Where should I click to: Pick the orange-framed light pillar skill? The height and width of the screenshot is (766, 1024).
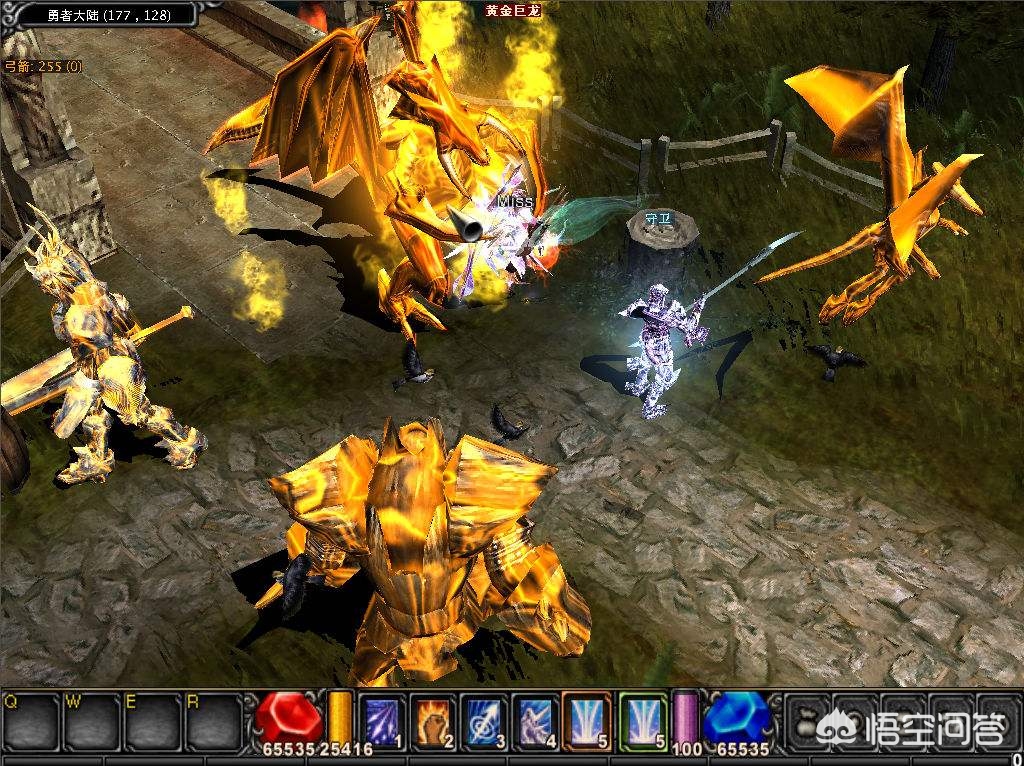pyautogui.click(x=587, y=719)
